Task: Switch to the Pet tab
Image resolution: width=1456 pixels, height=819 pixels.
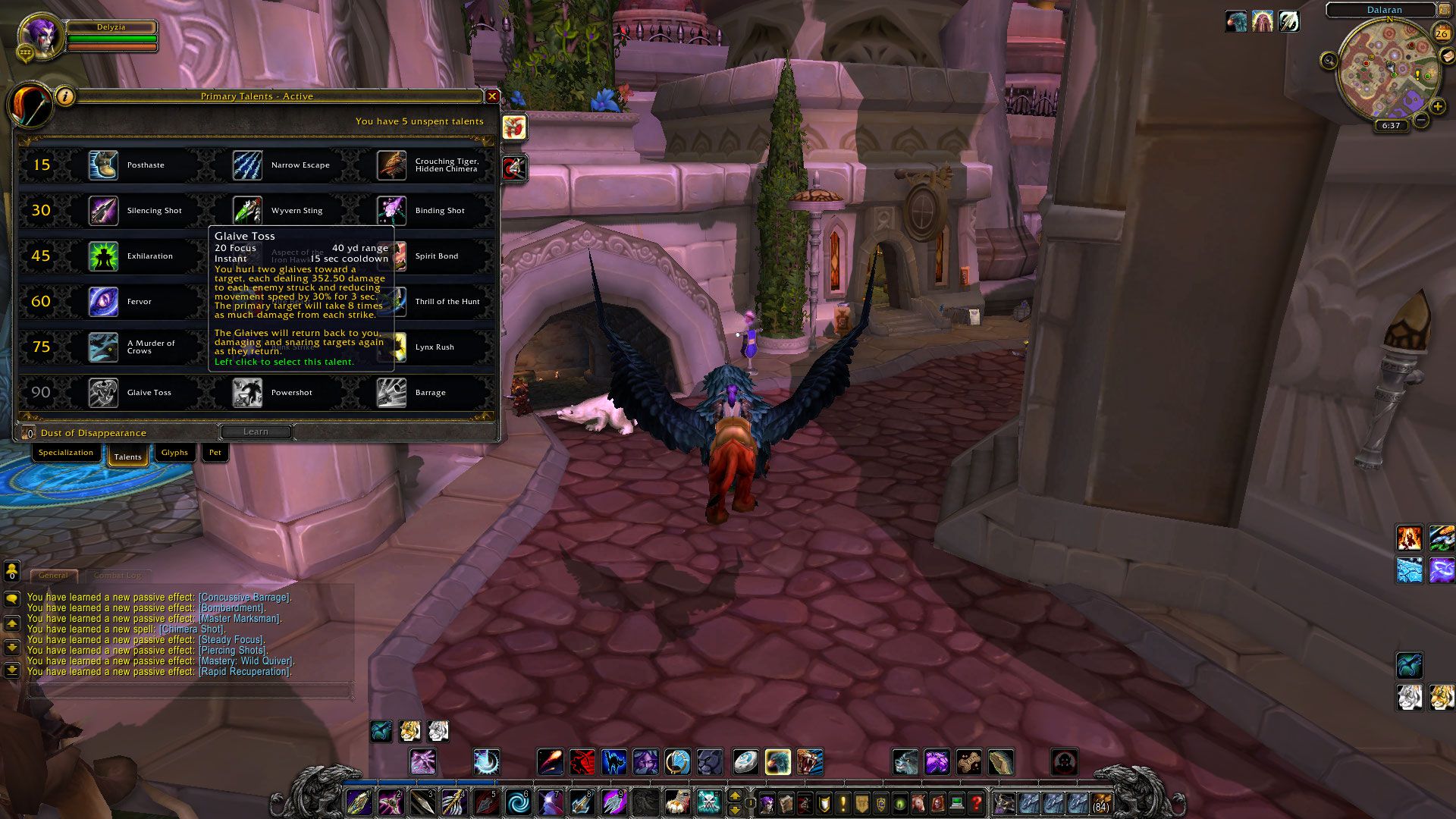Action: [215, 453]
